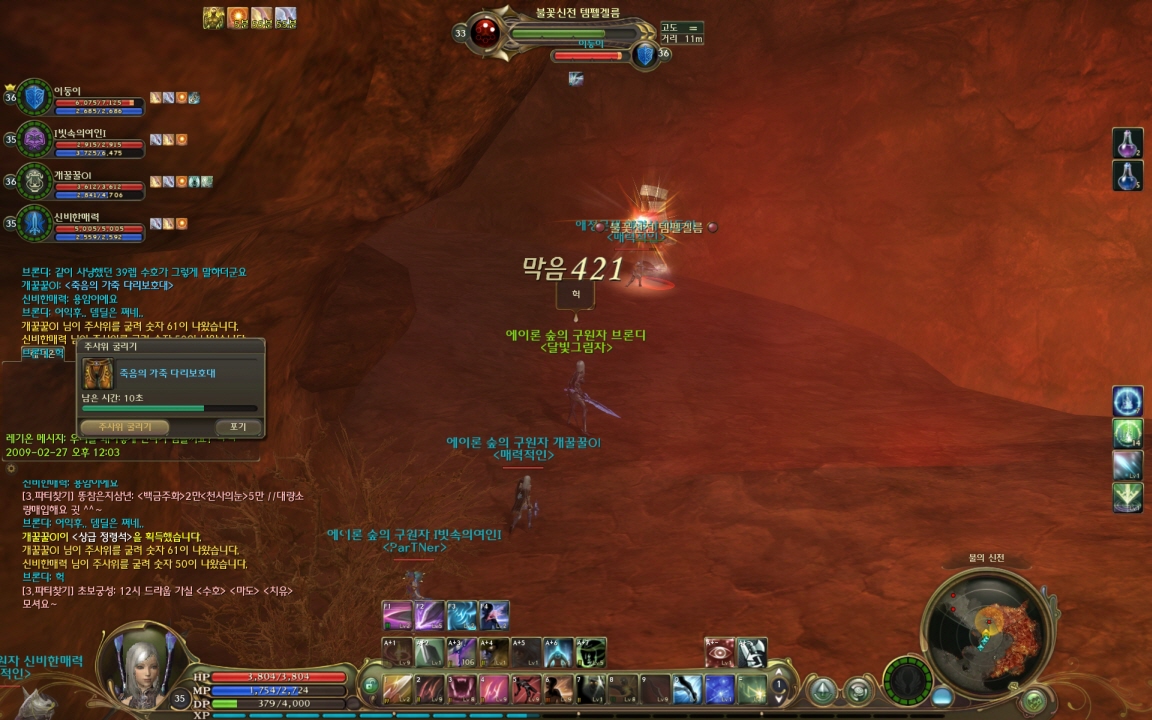Activate the F1 pink slash skill
The image size is (1152, 720).
398,615
